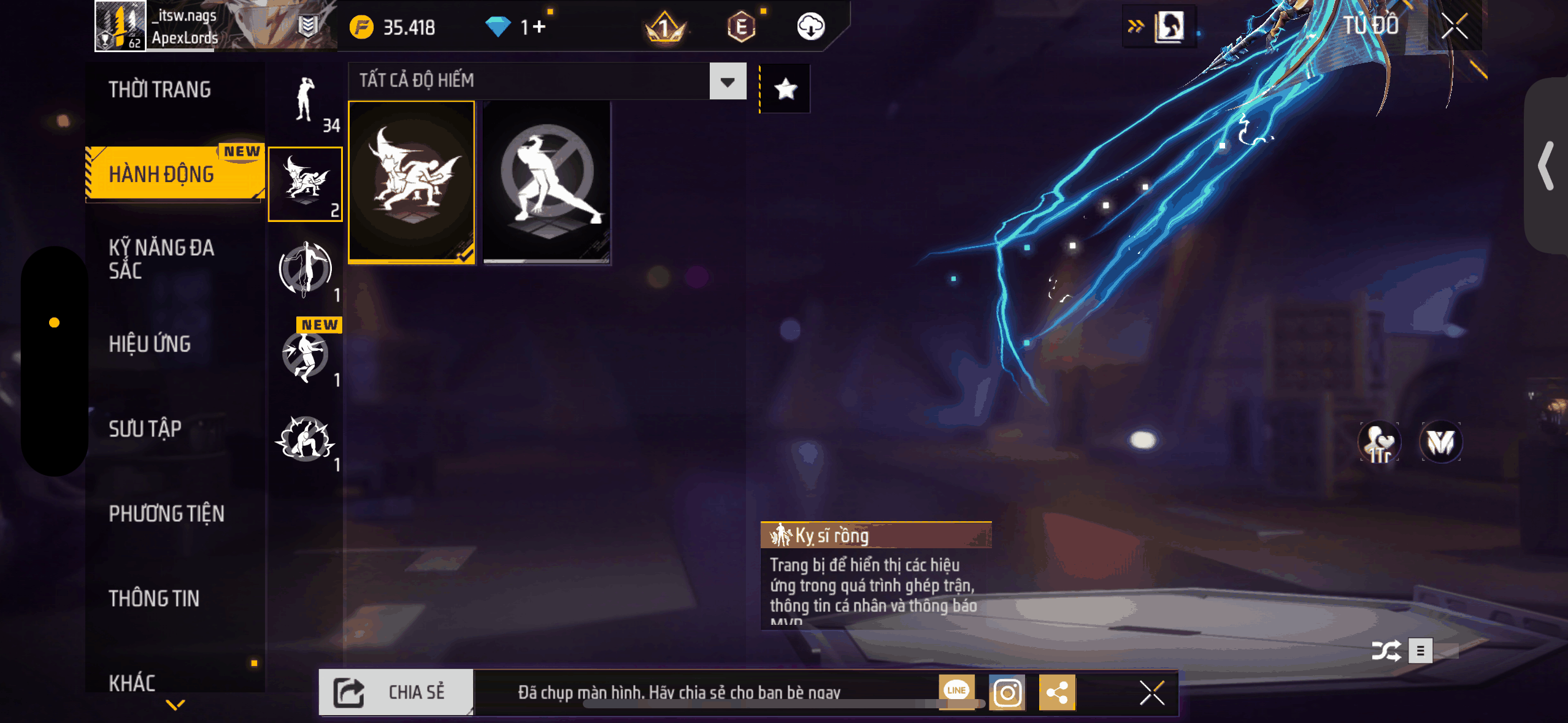Share the screenshot to Instagram
Viewport: 1568px width, 723px height.
point(1007,693)
